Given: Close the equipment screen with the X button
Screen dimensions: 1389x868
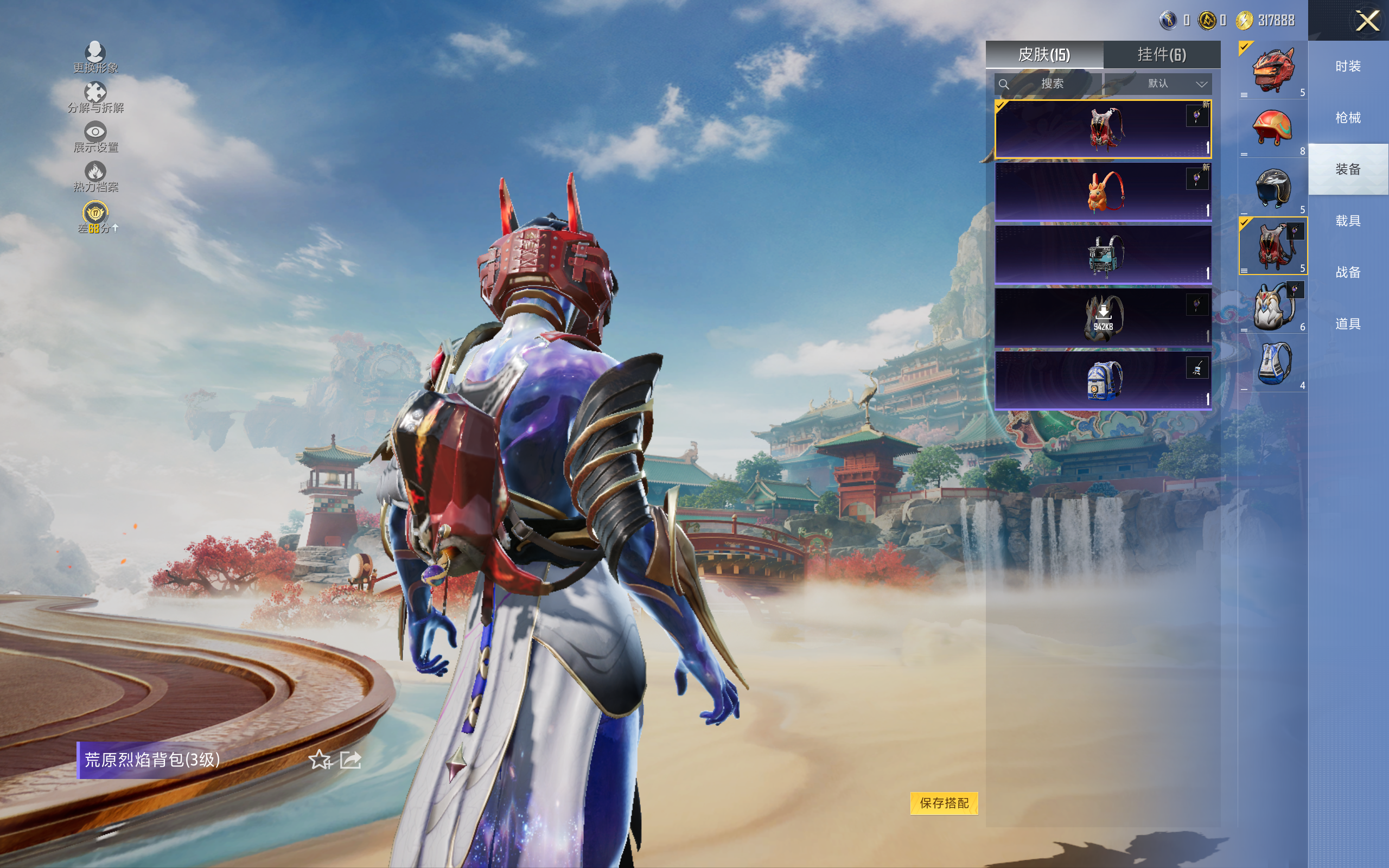Looking at the screenshot, I should (x=1367, y=21).
